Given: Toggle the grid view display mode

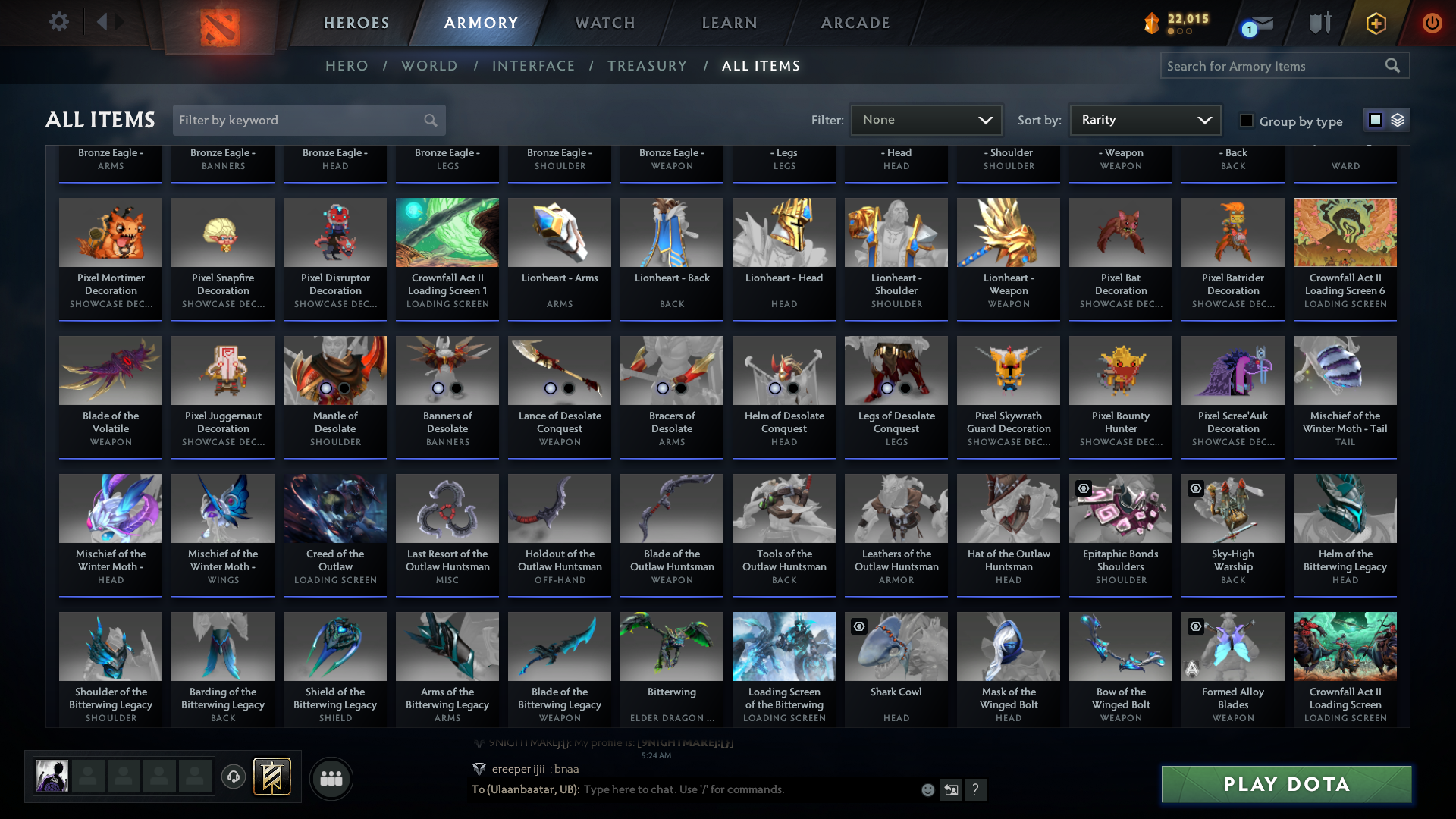Looking at the screenshot, I should 1375,119.
